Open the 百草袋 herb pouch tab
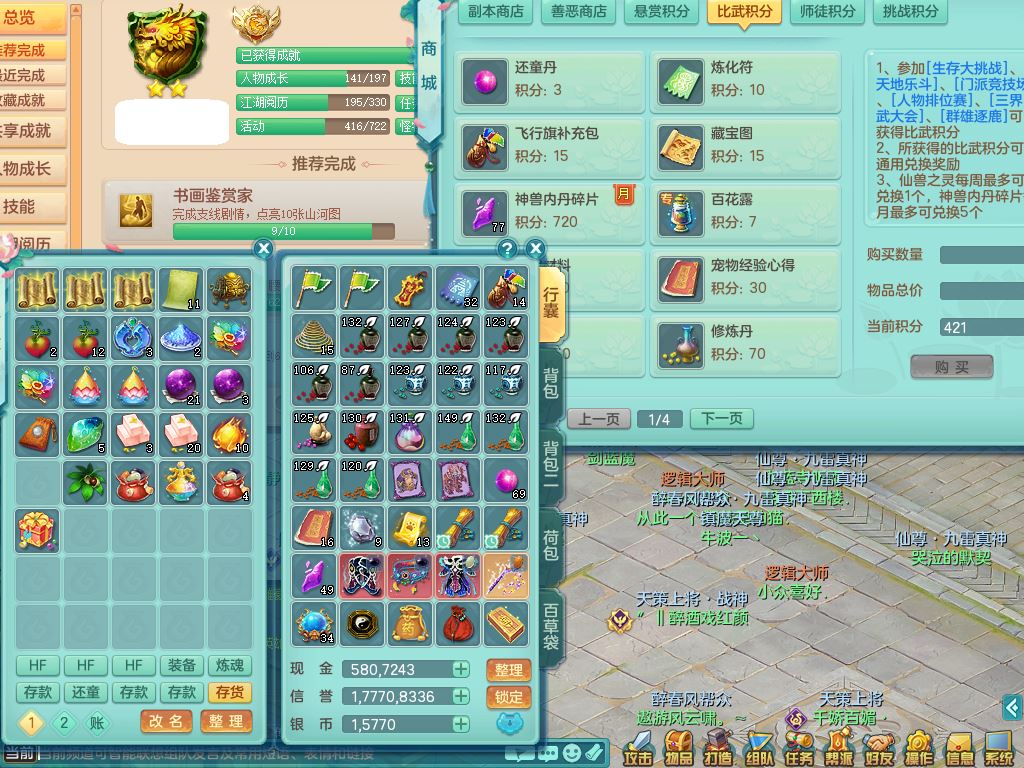The width and height of the screenshot is (1024, 768). [x=551, y=627]
